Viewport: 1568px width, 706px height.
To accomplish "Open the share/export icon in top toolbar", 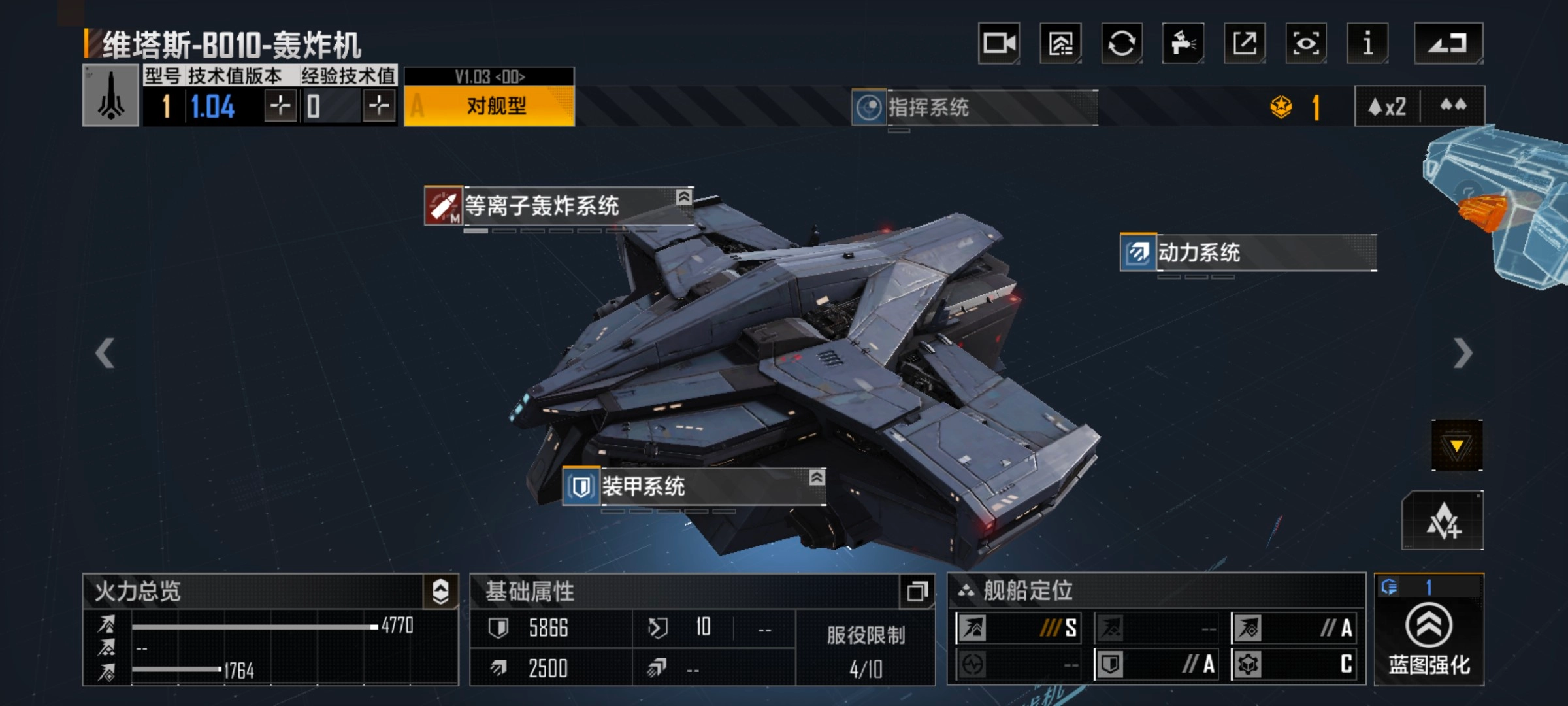I will [1245, 42].
